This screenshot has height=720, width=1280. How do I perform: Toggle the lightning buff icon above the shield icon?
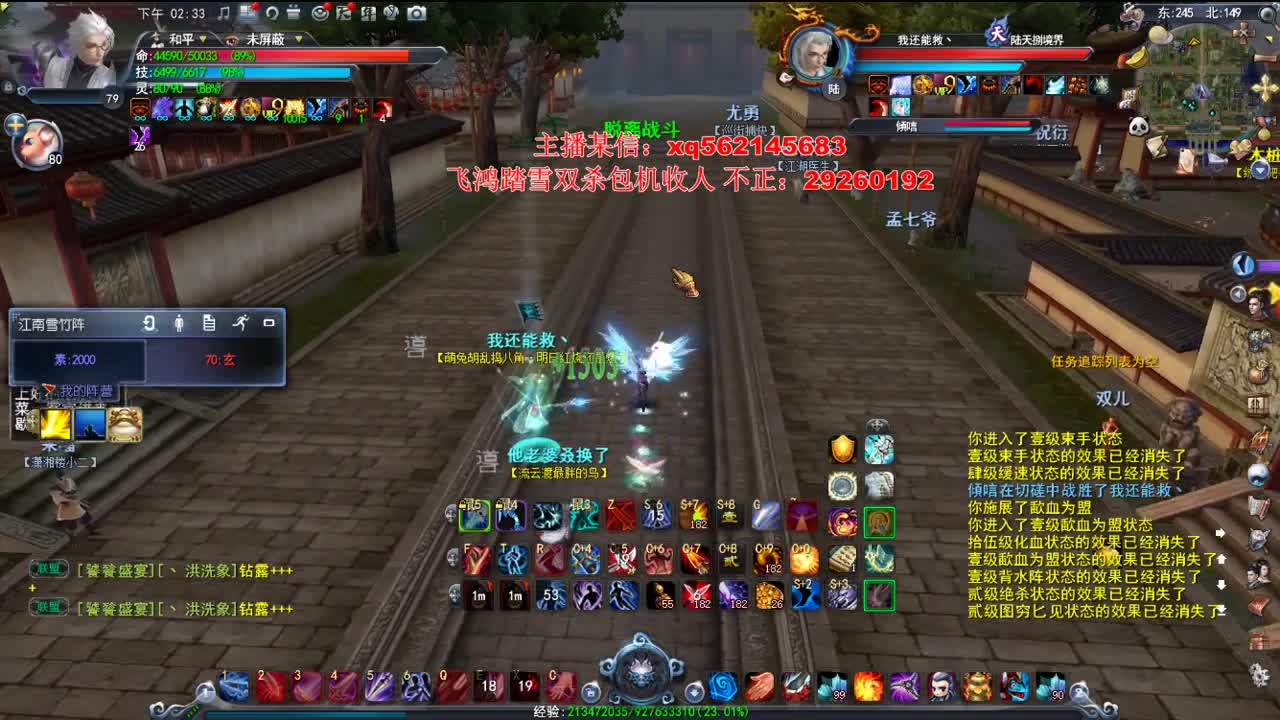[x=878, y=425]
